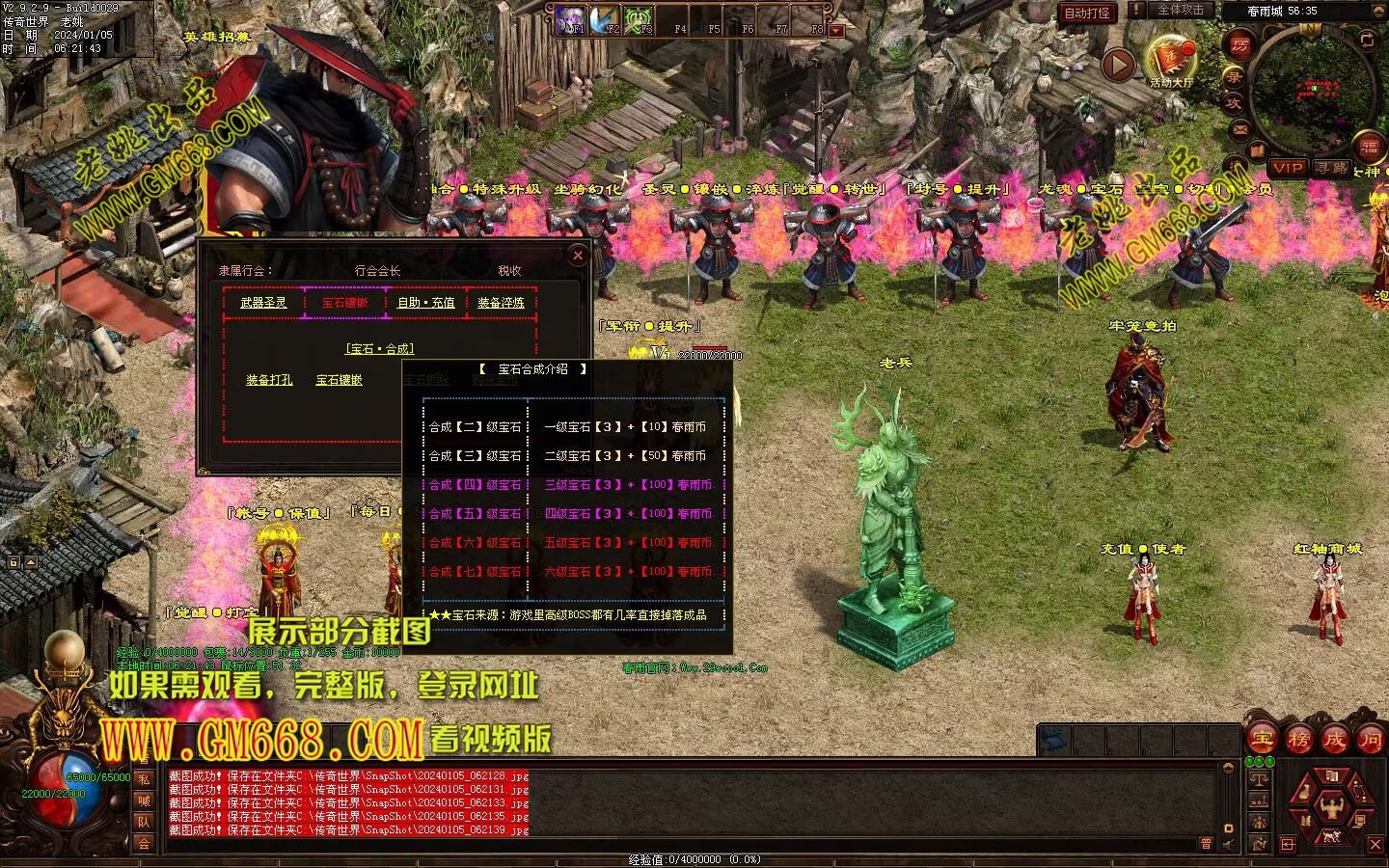
Task: Open the 宝 treasure orb button
Action: pyautogui.click(x=1262, y=740)
